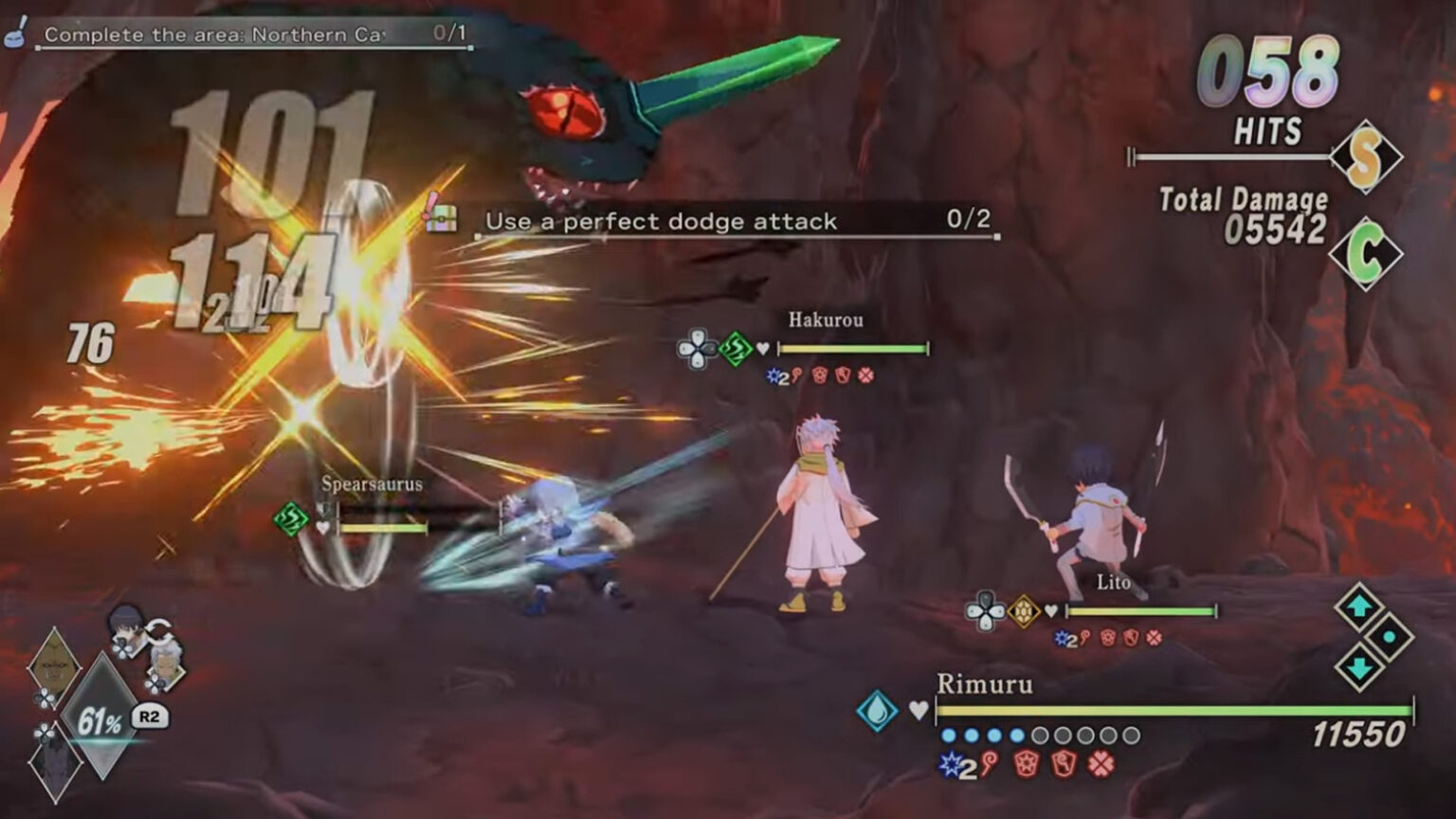This screenshot has width=1456, height=819.
Task: Click the cyan dot diamond button
Action: [x=1389, y=637]
